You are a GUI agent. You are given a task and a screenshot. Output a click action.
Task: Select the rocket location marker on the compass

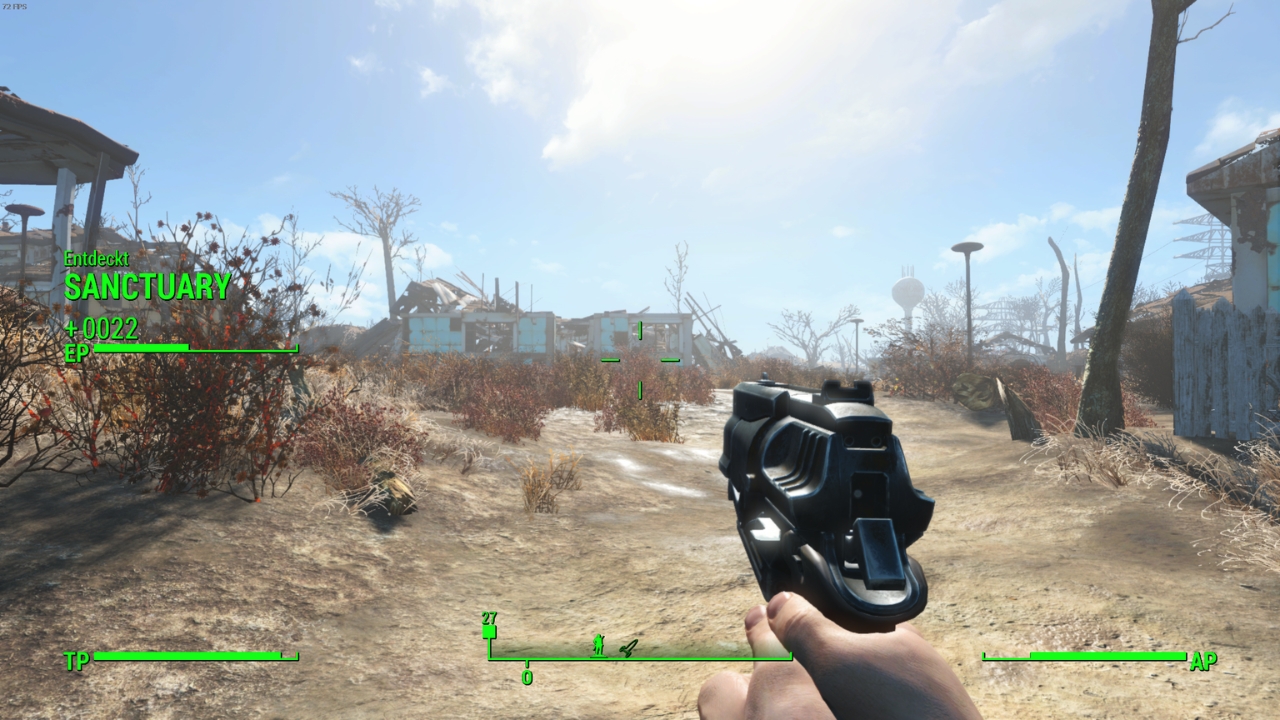coord(627,647)
